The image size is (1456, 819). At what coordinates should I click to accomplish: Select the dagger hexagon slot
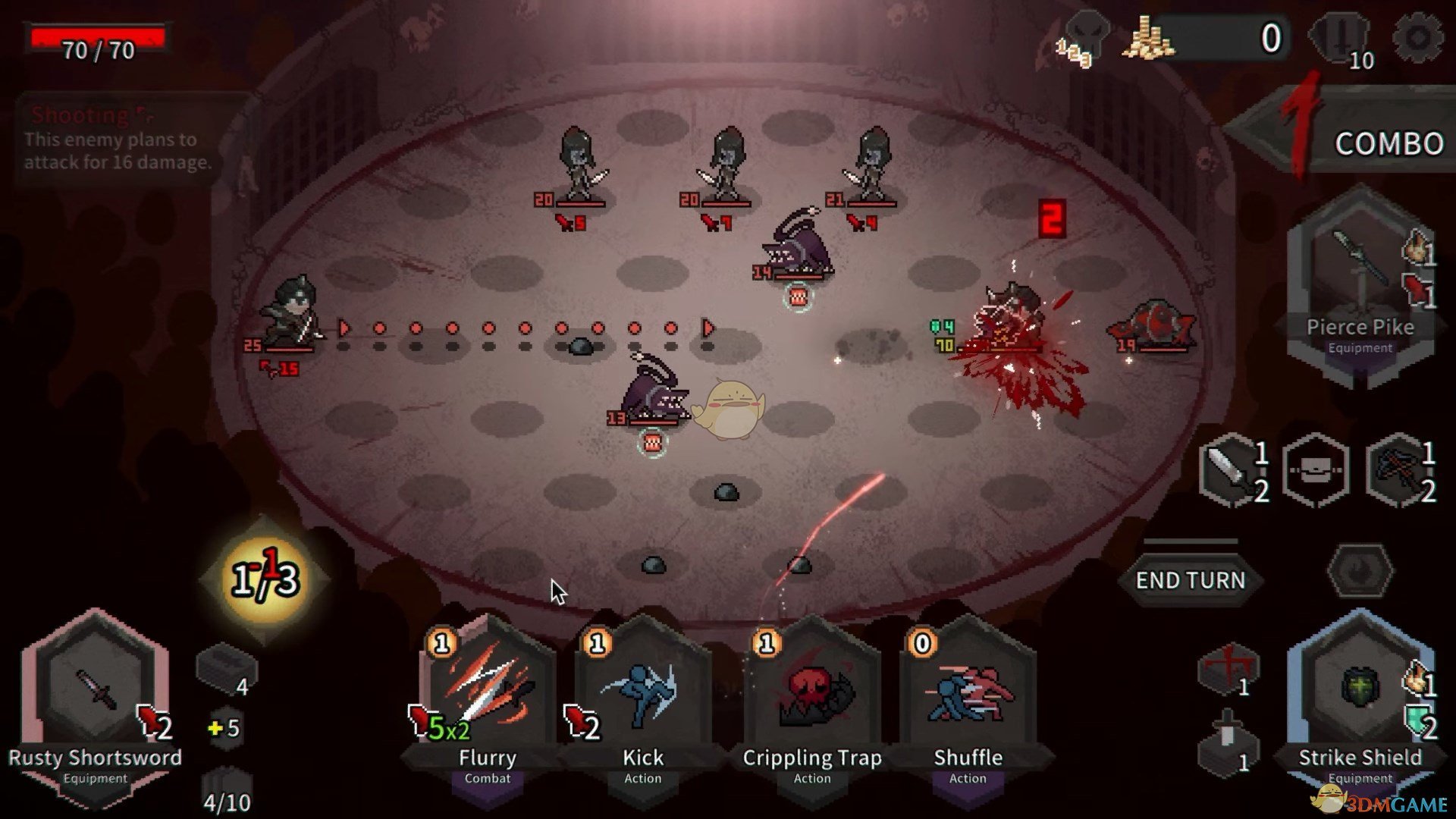pos(1234,470)
